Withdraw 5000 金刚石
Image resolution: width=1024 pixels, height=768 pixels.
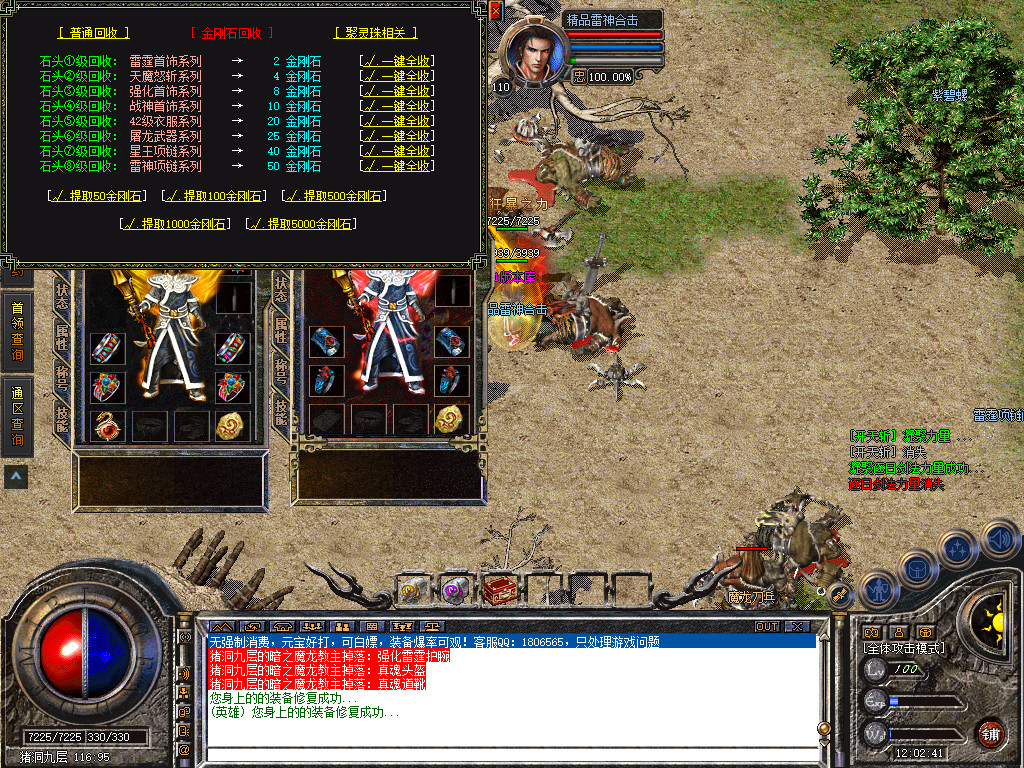(300, 224)
